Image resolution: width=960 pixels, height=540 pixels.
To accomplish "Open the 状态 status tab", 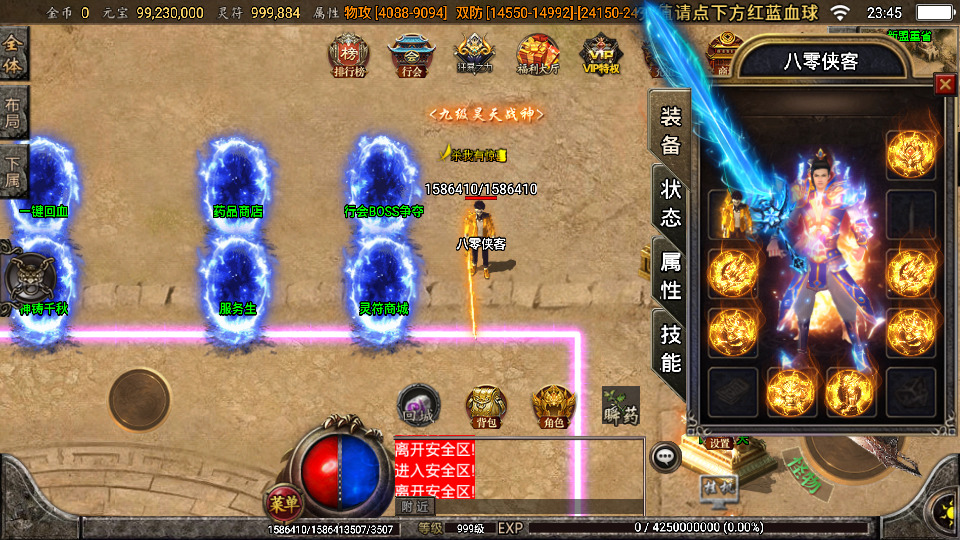I will (x=670, y=203).
